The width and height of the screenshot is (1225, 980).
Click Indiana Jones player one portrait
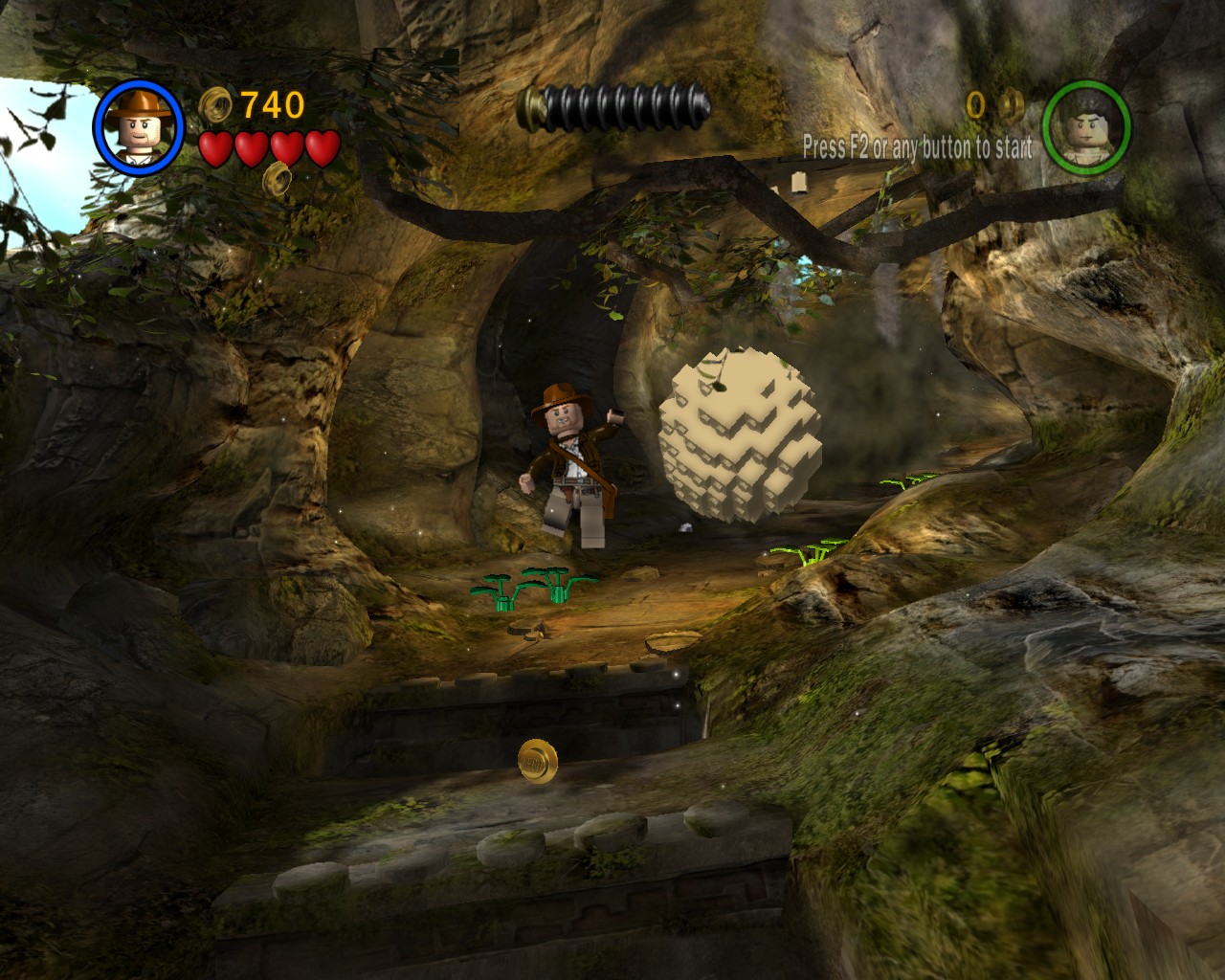pos(138,126)
